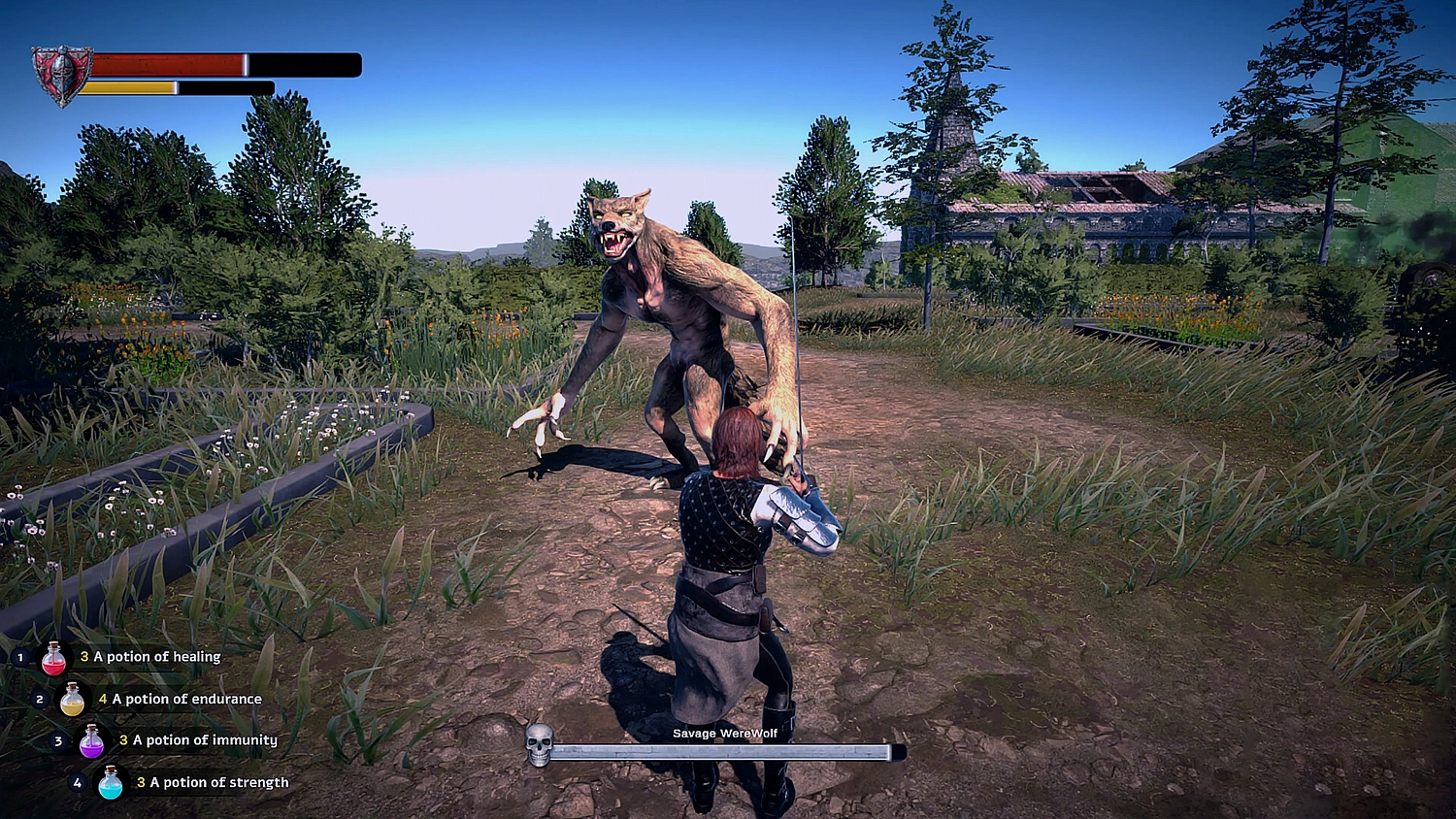Use the red potion of healing
Screen dimensions: 1456x819
pos(54,659)
